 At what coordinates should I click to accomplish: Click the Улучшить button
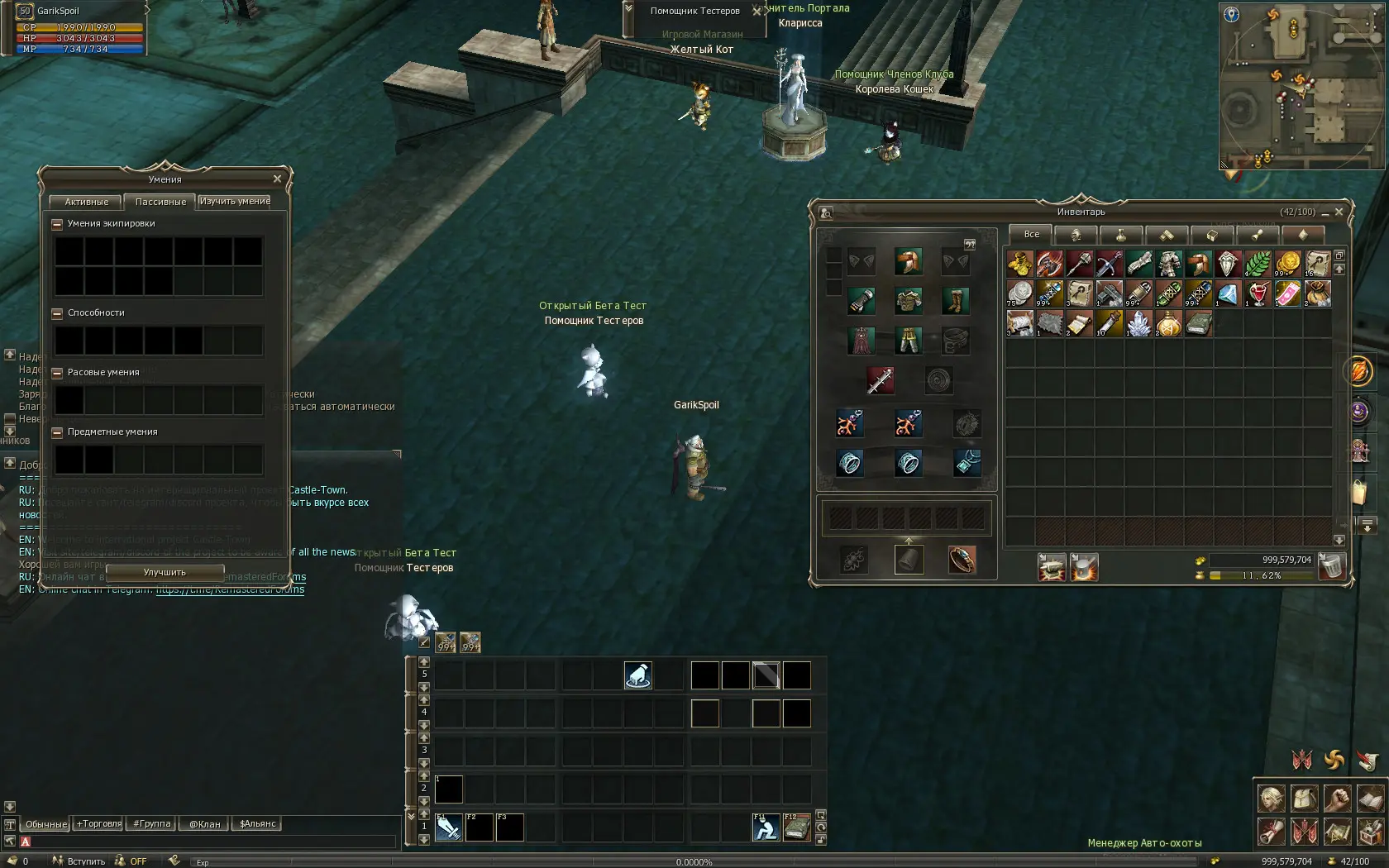165,572
